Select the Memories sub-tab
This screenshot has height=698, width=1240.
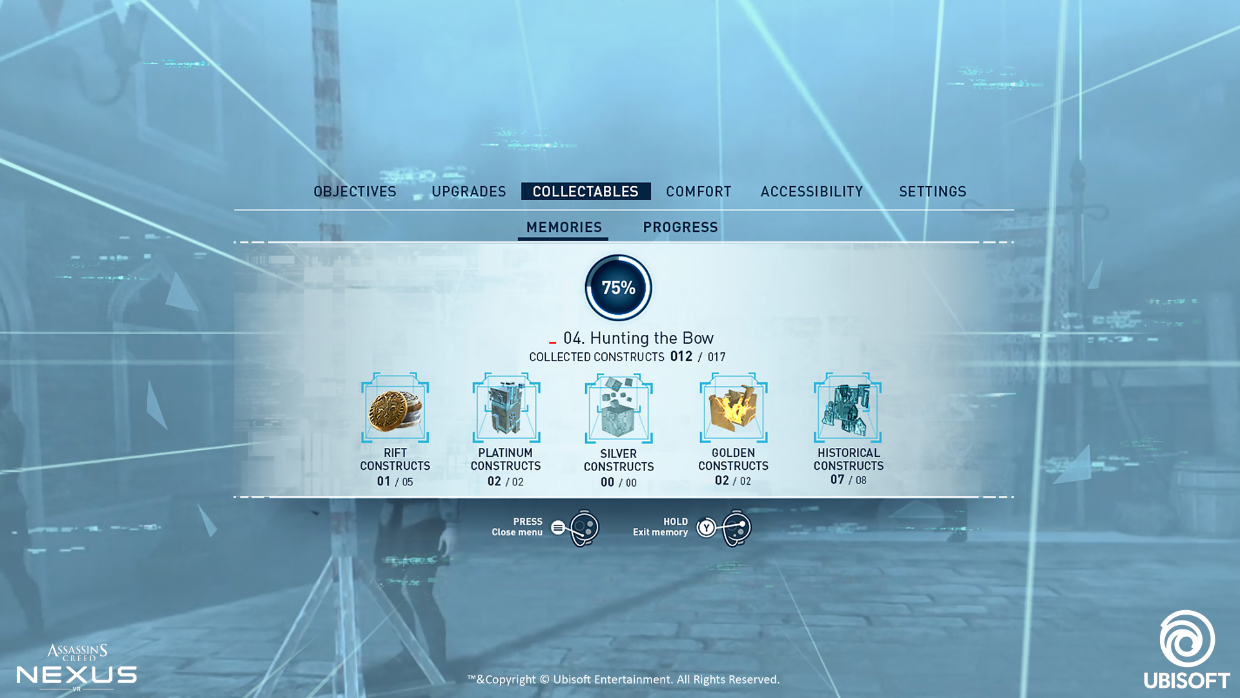click(x=564, y=228)
